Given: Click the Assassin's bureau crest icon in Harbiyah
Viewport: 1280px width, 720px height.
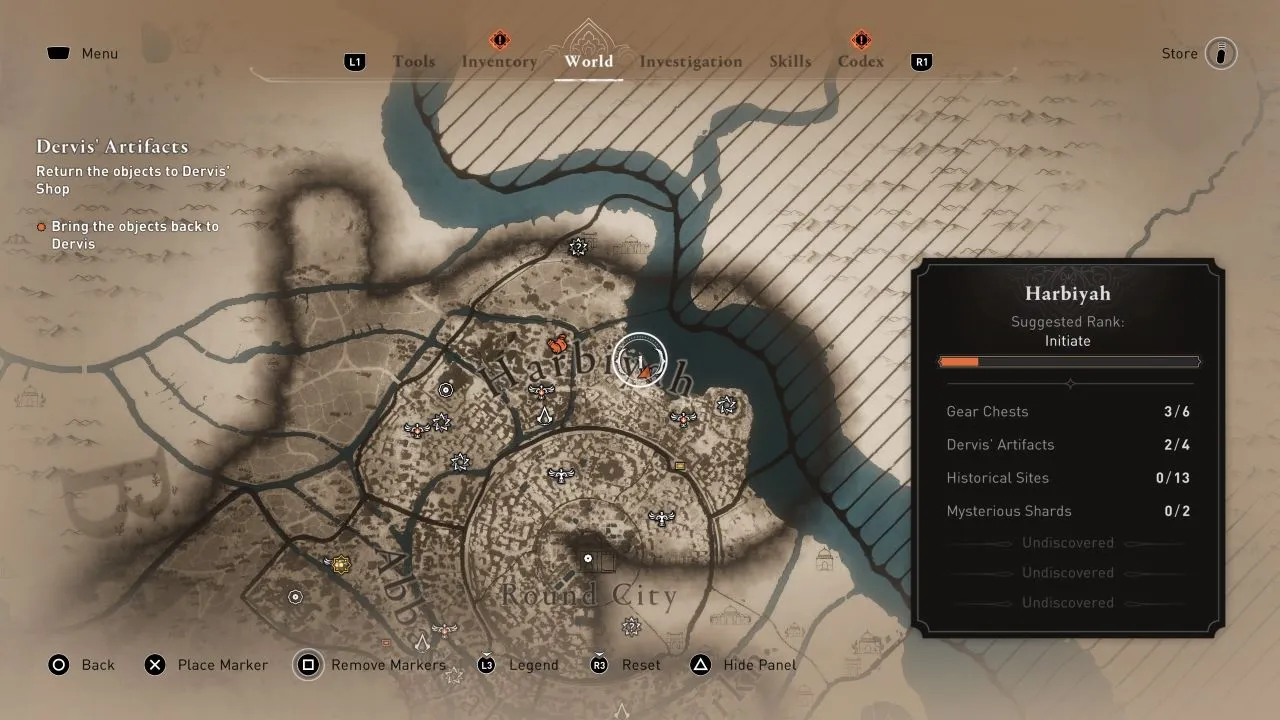Looking at the screenshot, I should pyautogui.click(x=545, y=417).
